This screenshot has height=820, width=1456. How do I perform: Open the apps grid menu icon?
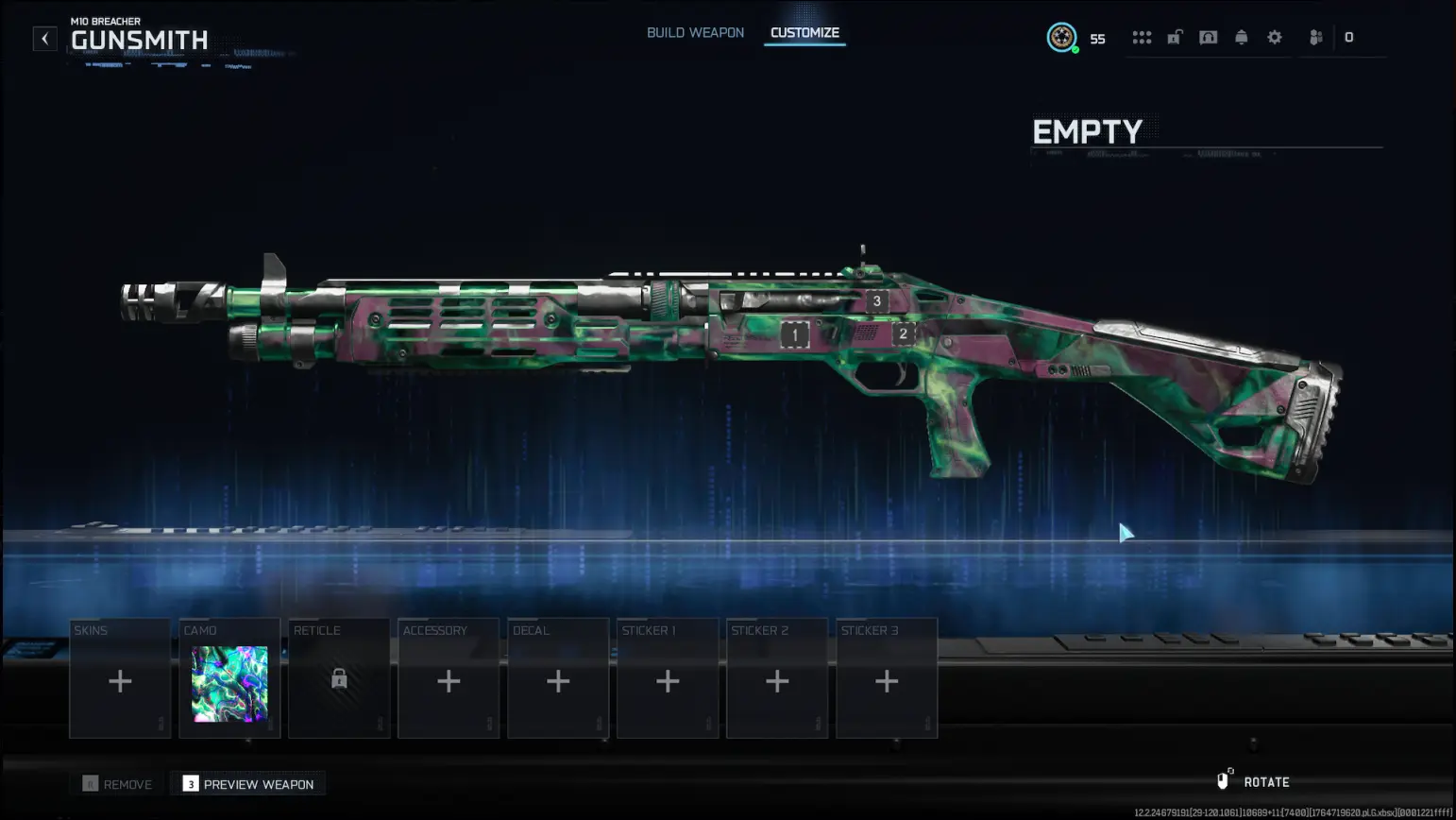1143,38
